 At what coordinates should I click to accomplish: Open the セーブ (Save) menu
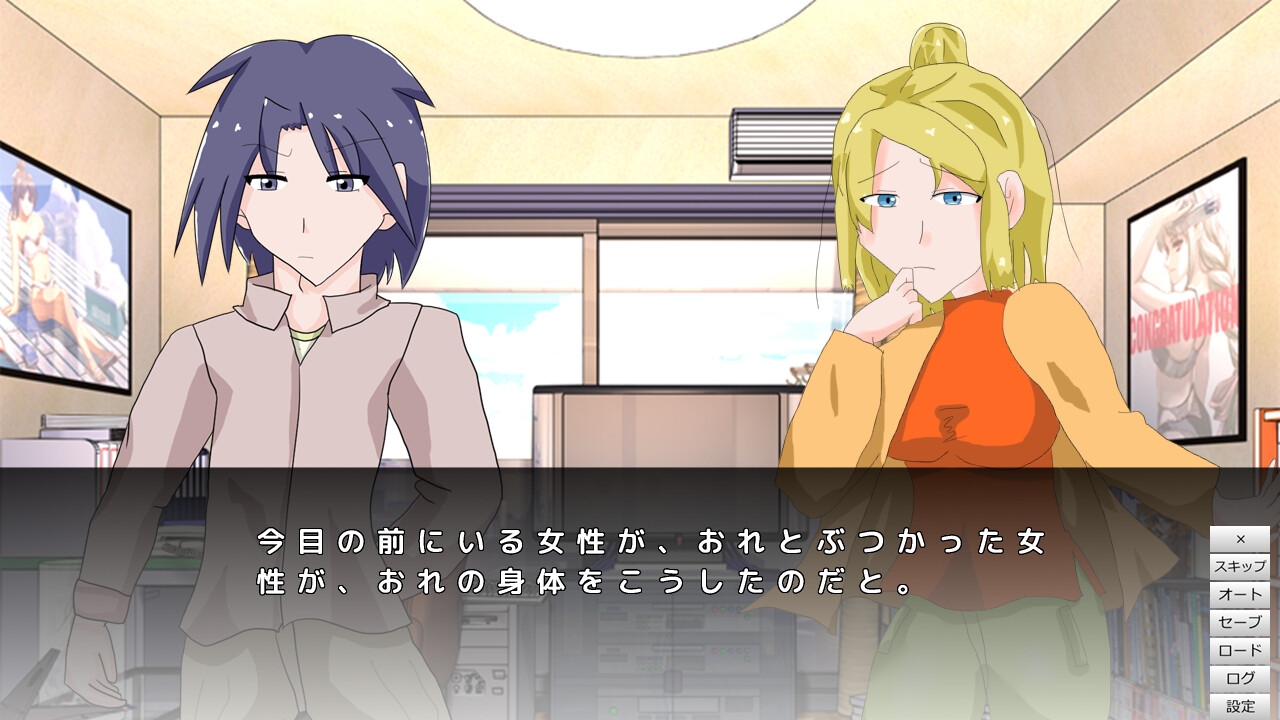[x=1240, y=623]
